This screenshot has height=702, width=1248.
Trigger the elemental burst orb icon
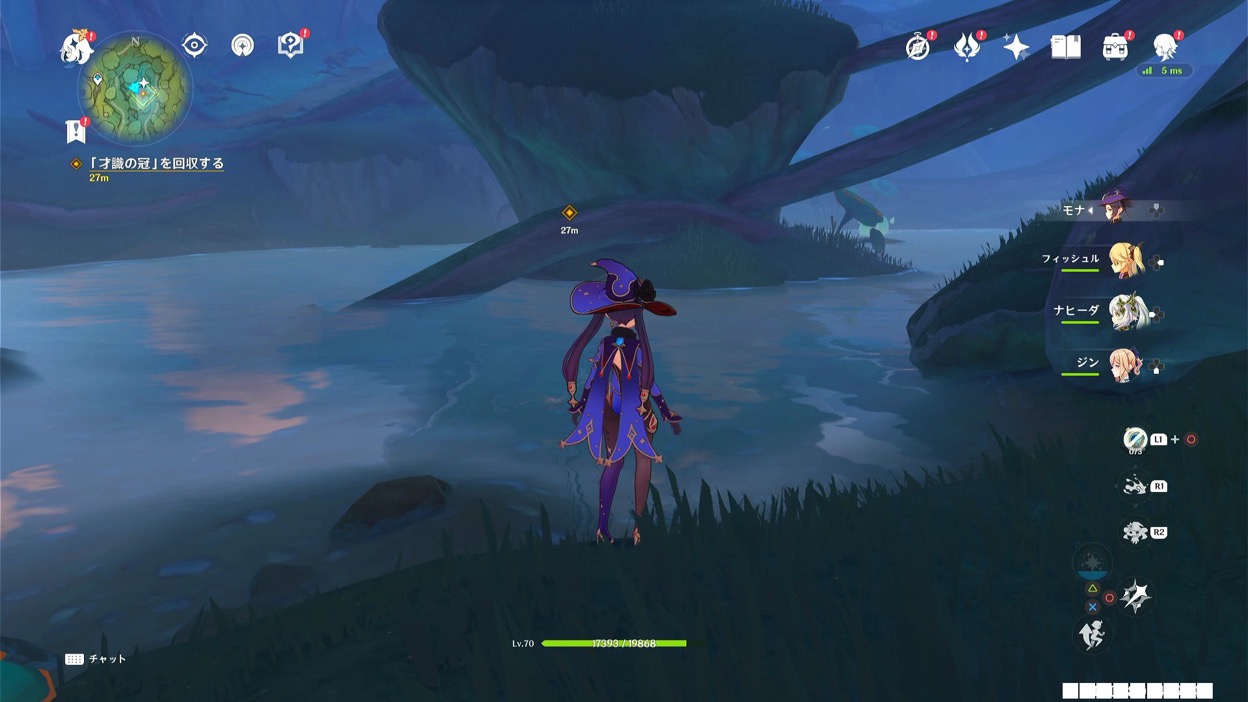1092,564
